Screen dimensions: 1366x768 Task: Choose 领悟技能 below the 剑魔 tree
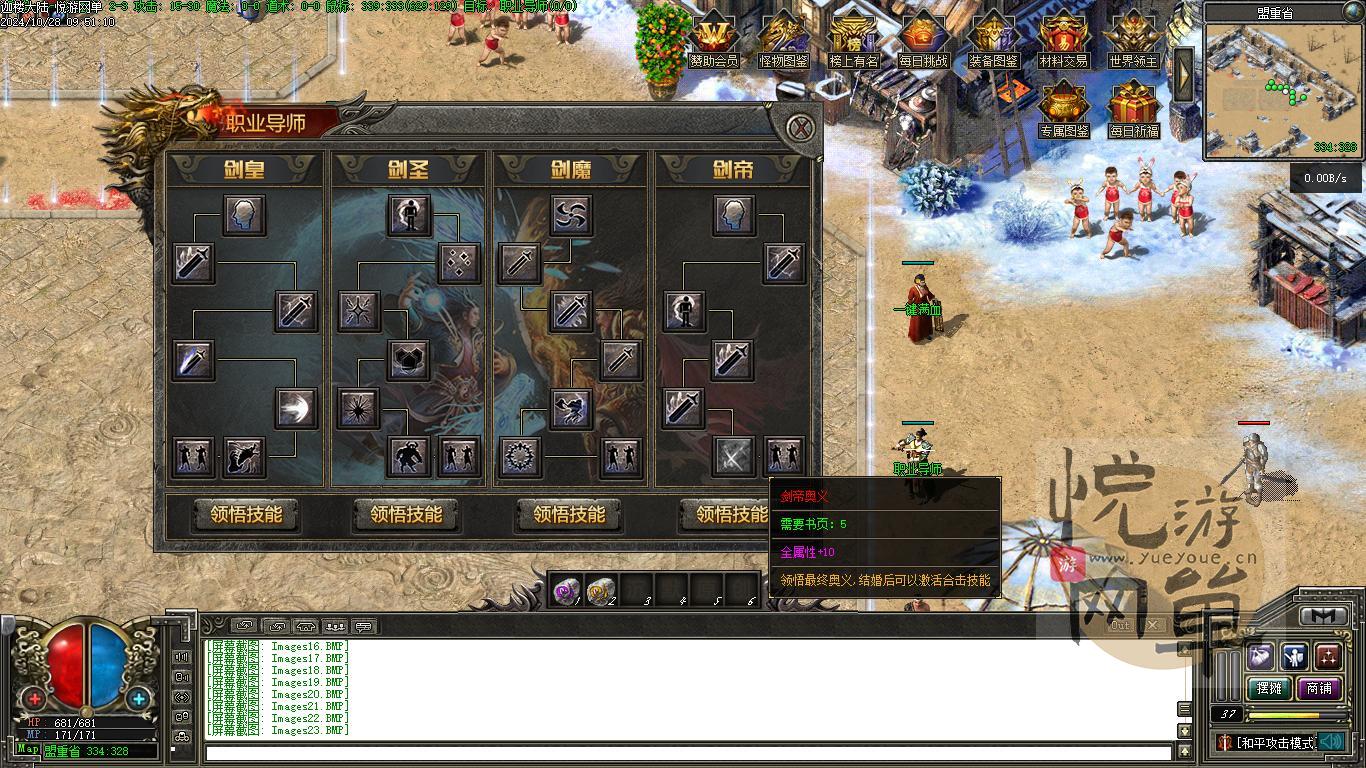coord(569,515)
